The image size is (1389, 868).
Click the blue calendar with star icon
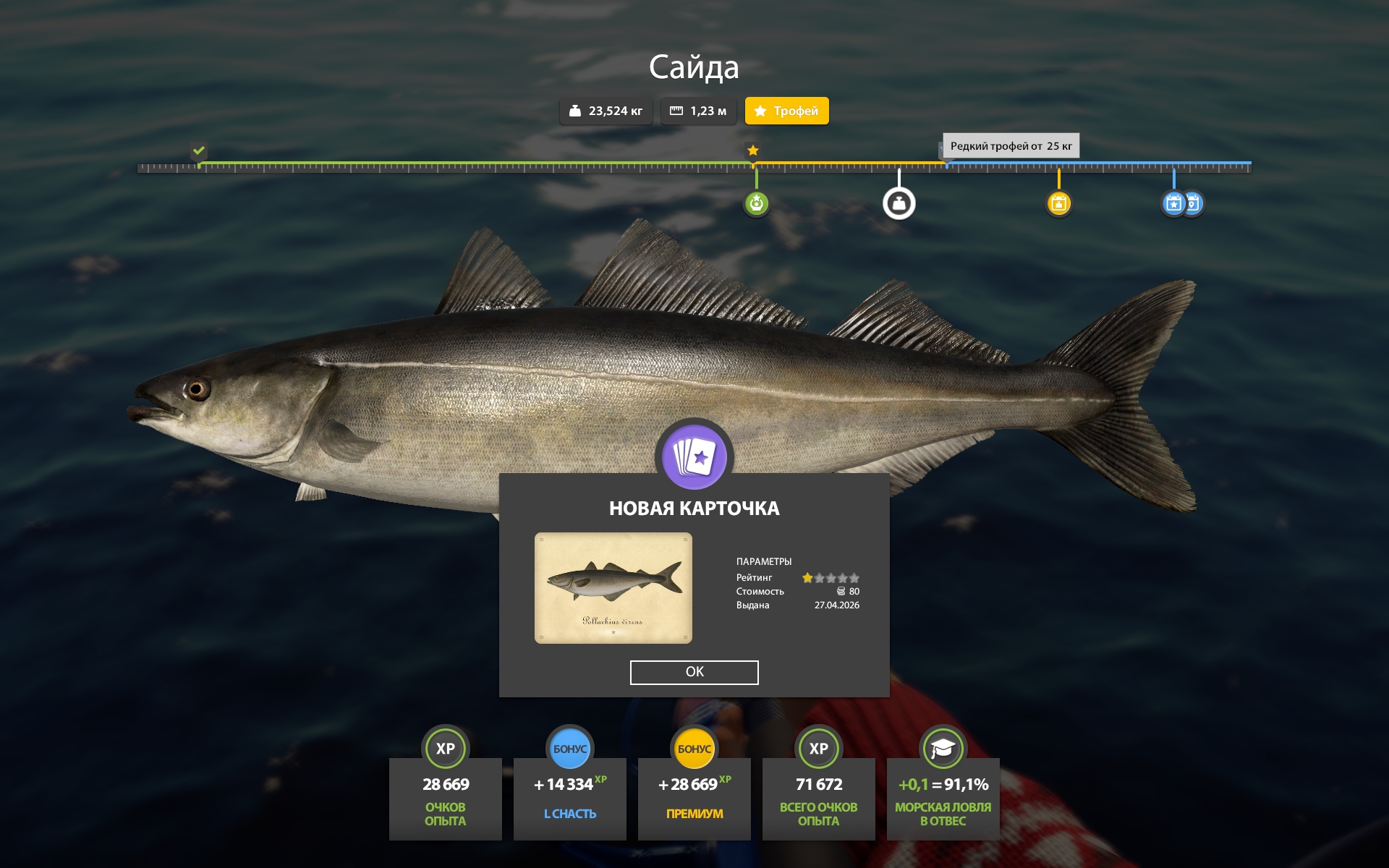point(1173,203)
